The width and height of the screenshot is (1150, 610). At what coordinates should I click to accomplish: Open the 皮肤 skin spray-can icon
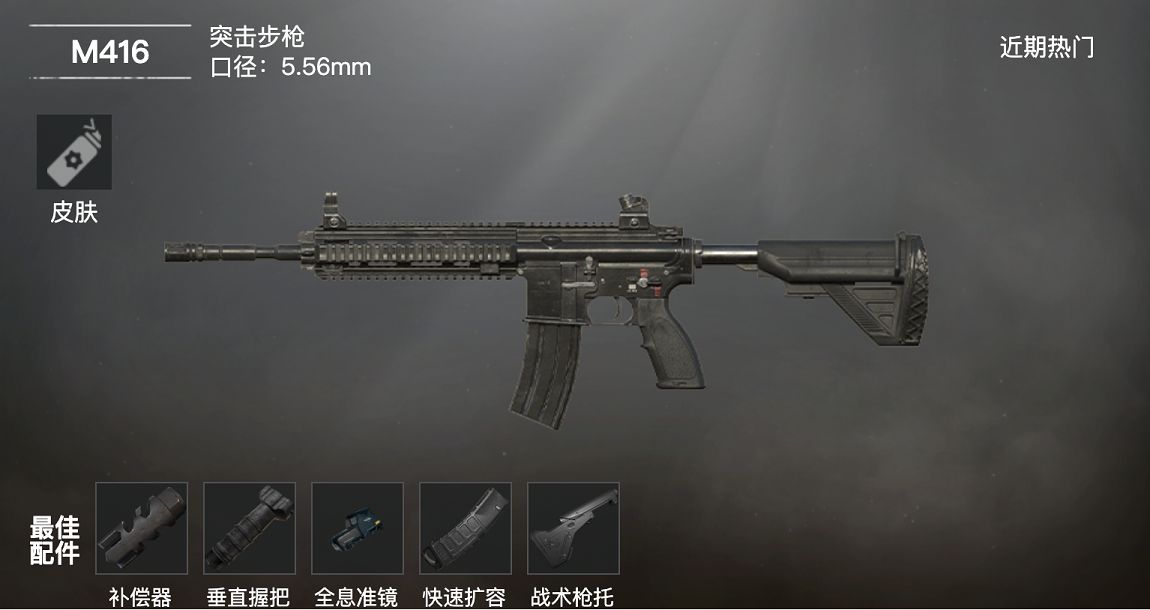coord(74,152)
